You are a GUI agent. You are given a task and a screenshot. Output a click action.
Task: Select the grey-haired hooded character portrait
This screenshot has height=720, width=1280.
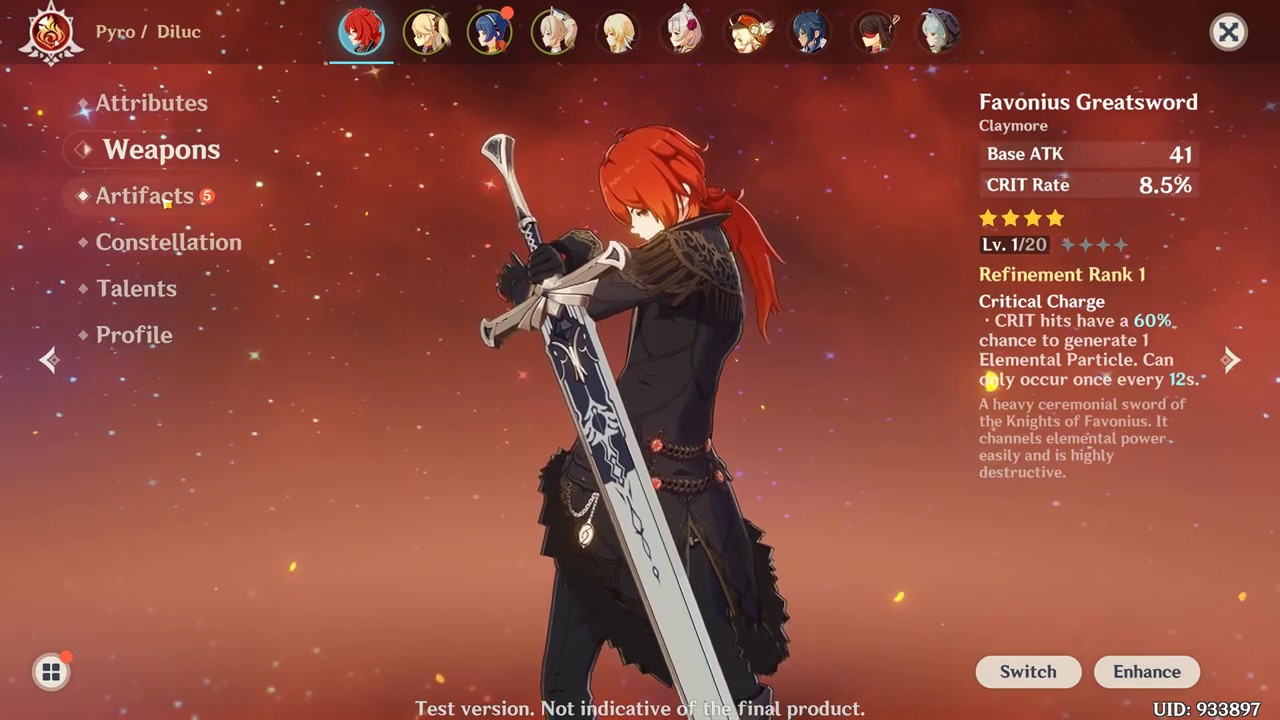pyautogui.click(x=939, y=33)
